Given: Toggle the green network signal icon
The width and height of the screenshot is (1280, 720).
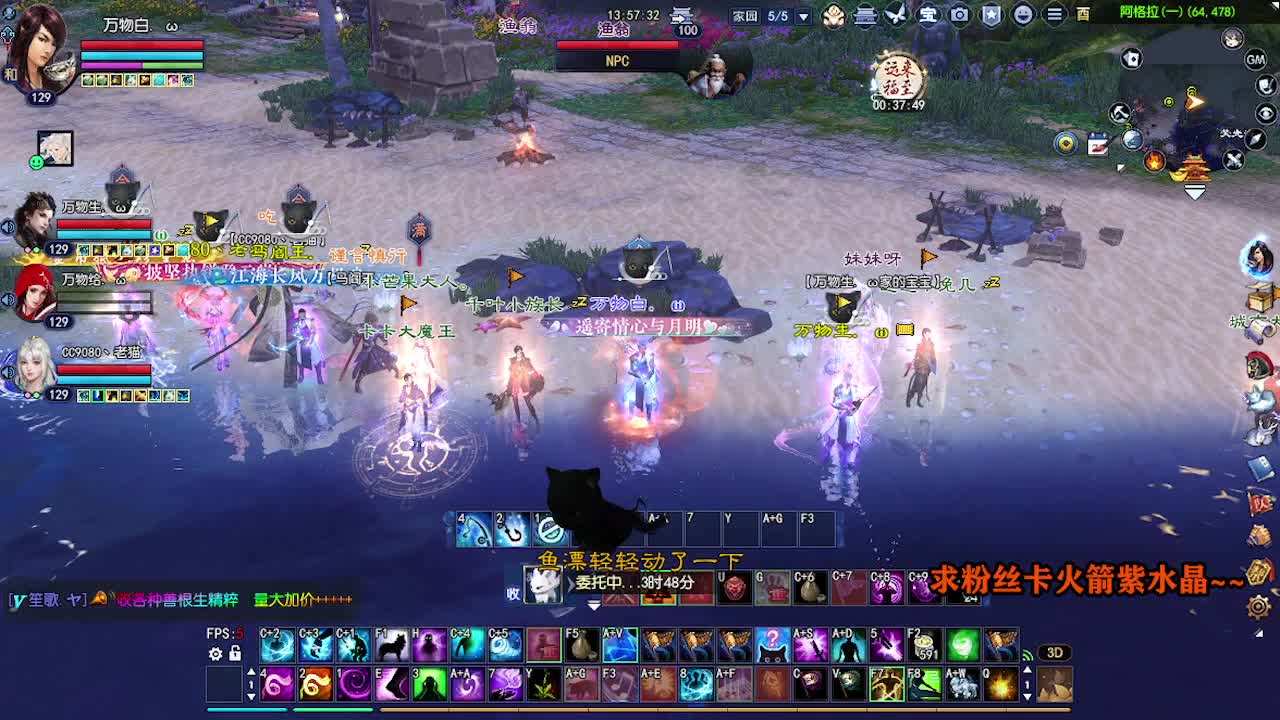Looking at the screenshot, I should [x=1027, y=655].
